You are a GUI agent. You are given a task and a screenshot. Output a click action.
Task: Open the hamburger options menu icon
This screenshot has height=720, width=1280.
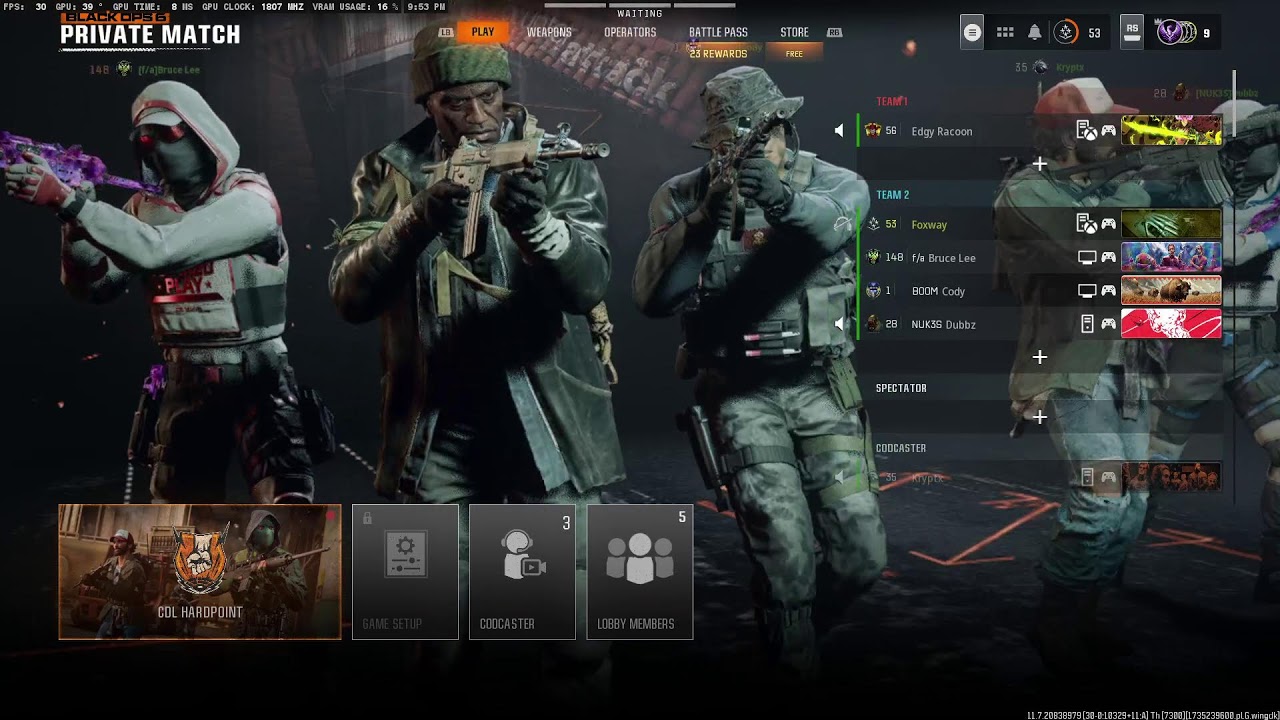972,33
